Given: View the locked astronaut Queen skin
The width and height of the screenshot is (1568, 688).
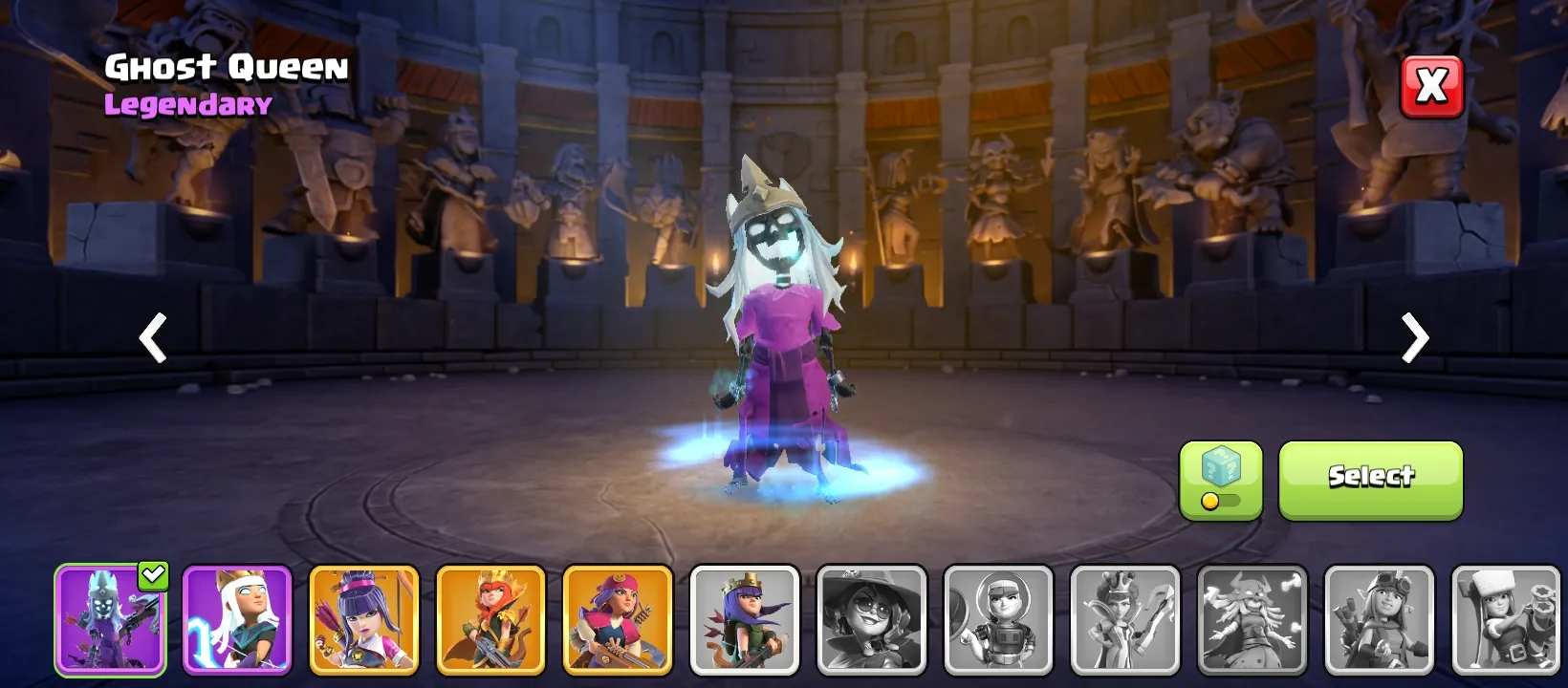Looking at the screenshot, I should click(x=999, y=621).
